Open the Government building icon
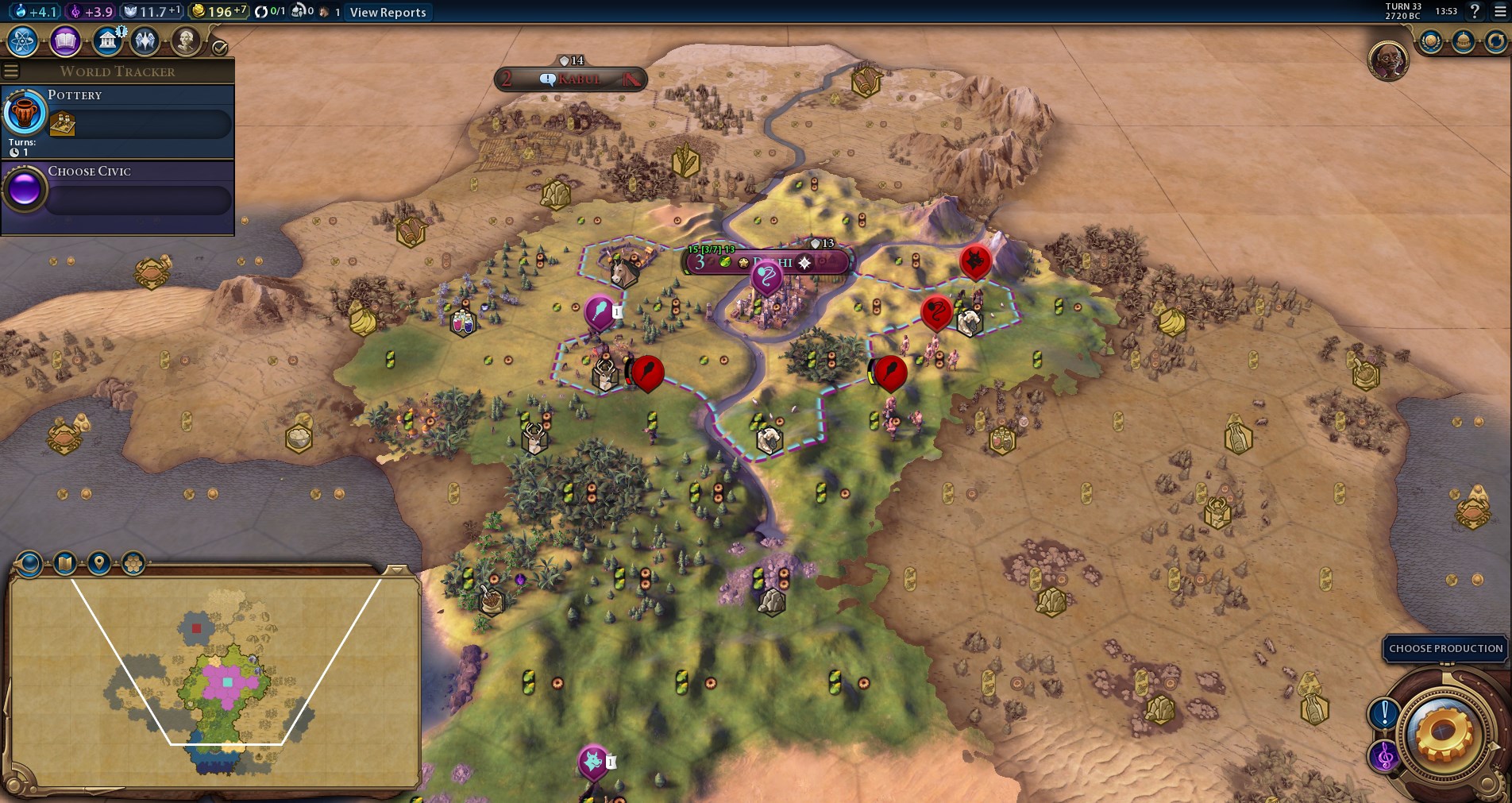This screenshot has width=1512, height=803. click(106, 41)
